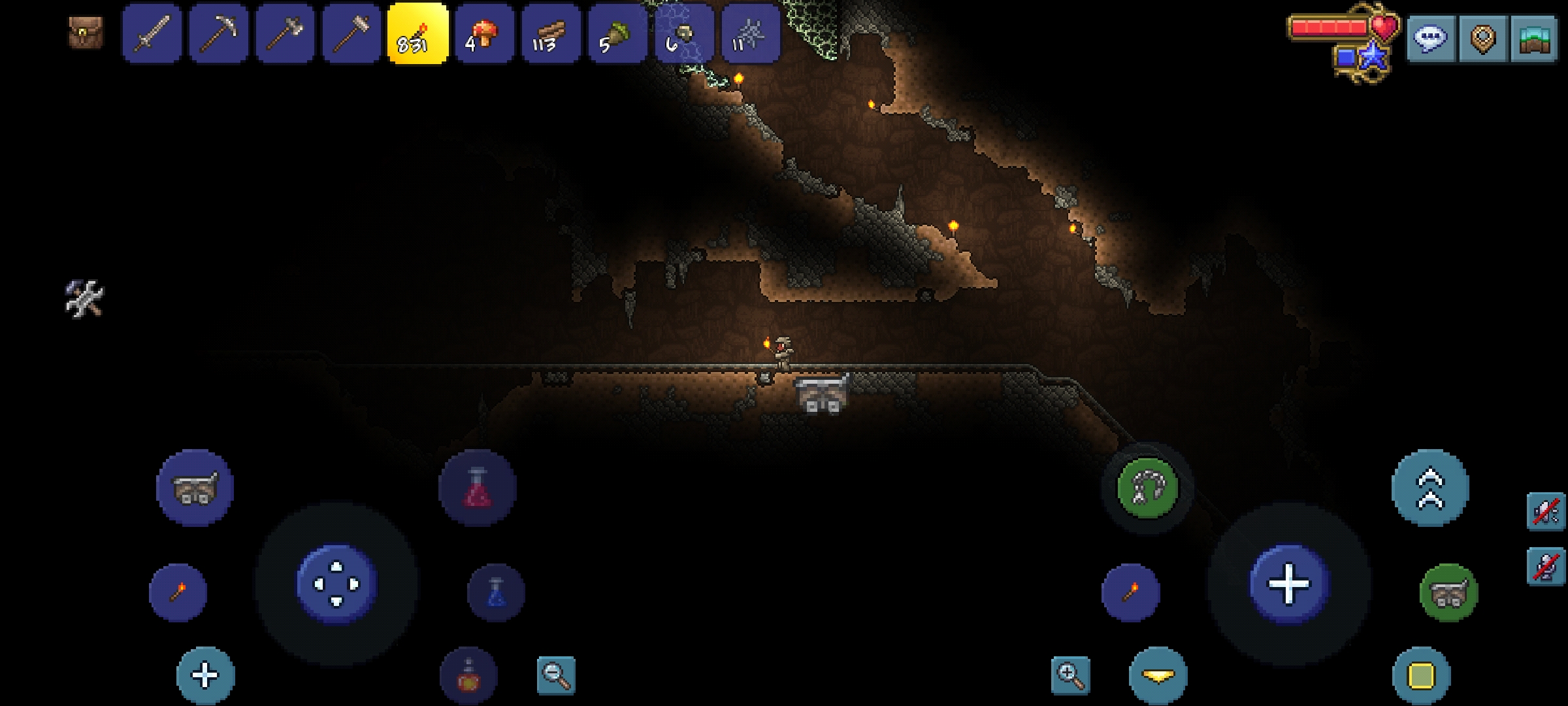This screenshot has height=706, width=1568.
Task: Open the inventory chest bag
Action: point(86,33)
